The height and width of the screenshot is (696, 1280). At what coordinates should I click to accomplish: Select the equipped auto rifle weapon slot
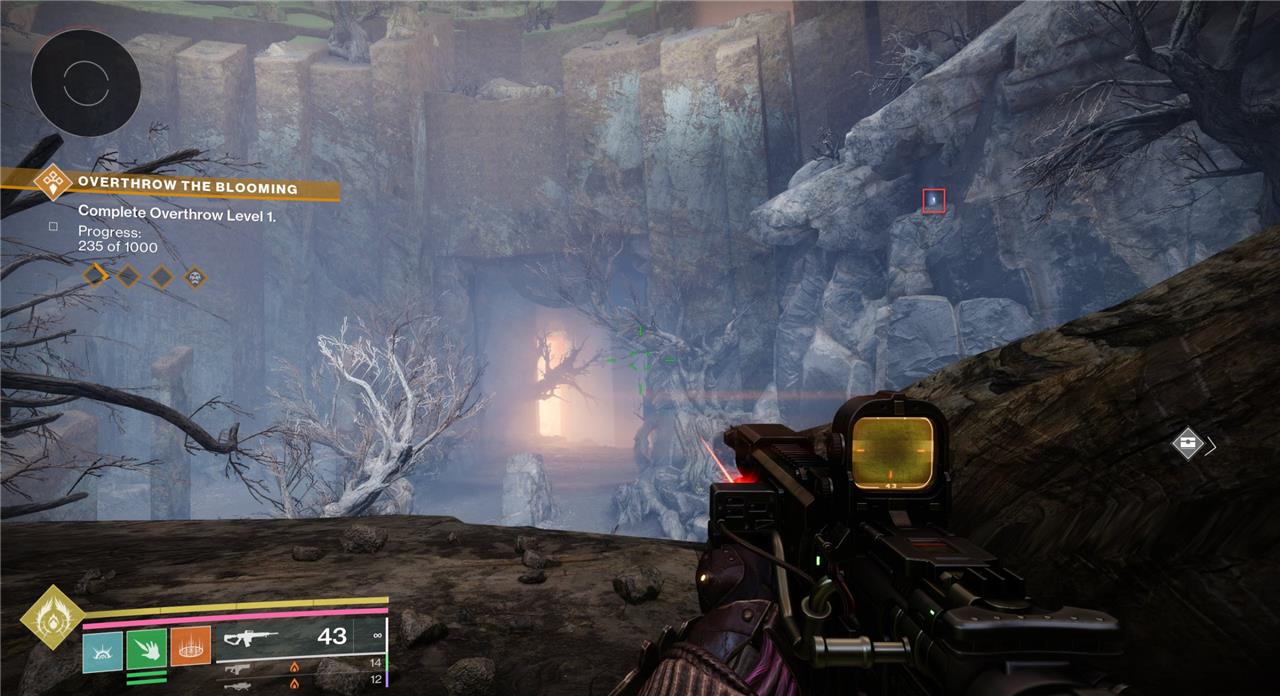[300, 637]
